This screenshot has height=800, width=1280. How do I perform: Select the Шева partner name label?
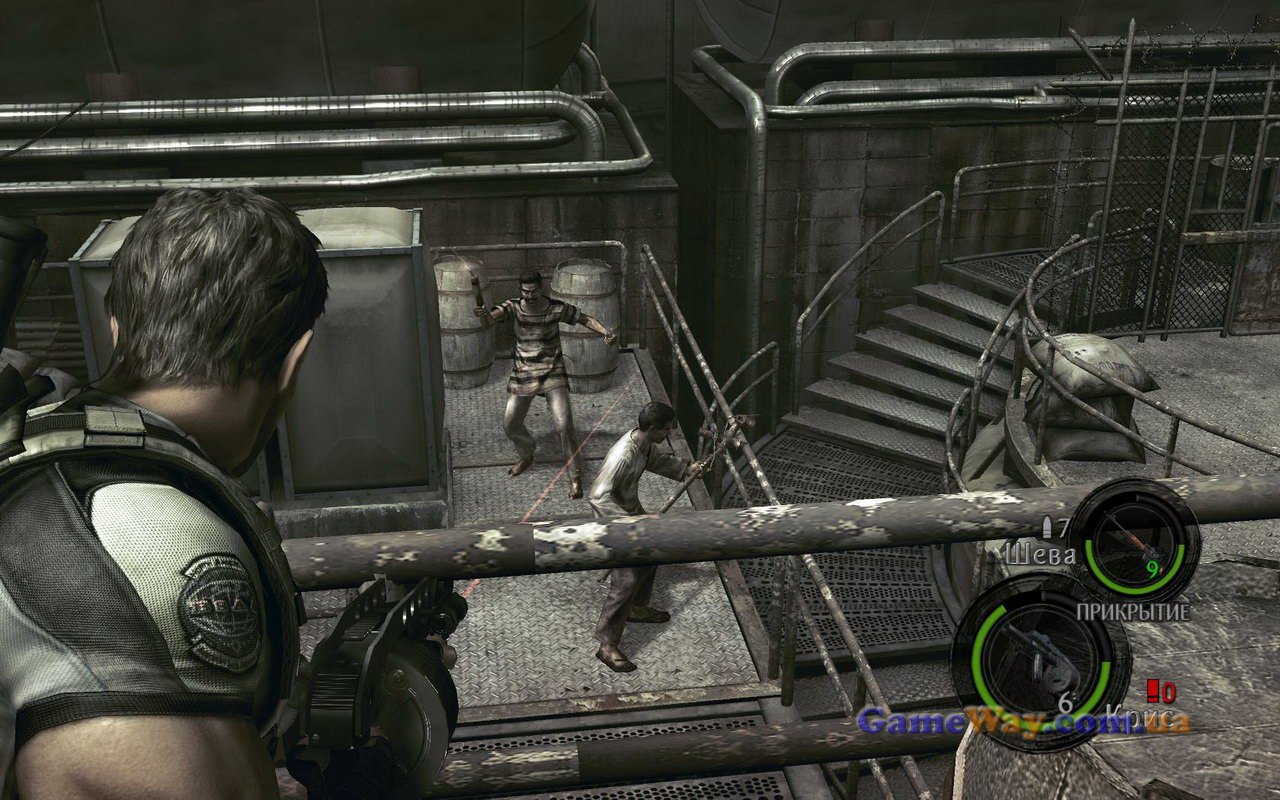[1040, 552]
